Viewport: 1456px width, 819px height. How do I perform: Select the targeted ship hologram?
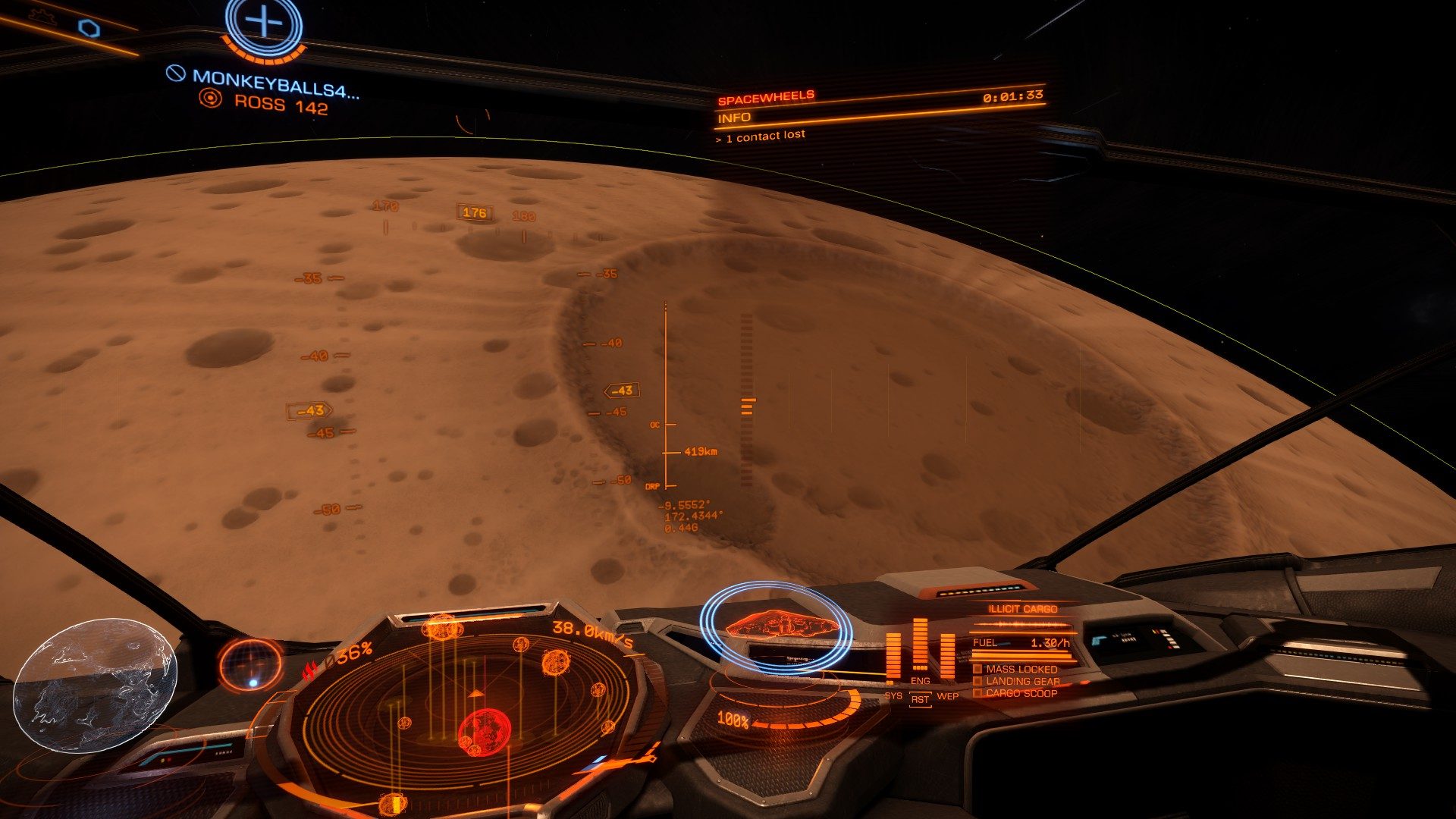point(781,625)
